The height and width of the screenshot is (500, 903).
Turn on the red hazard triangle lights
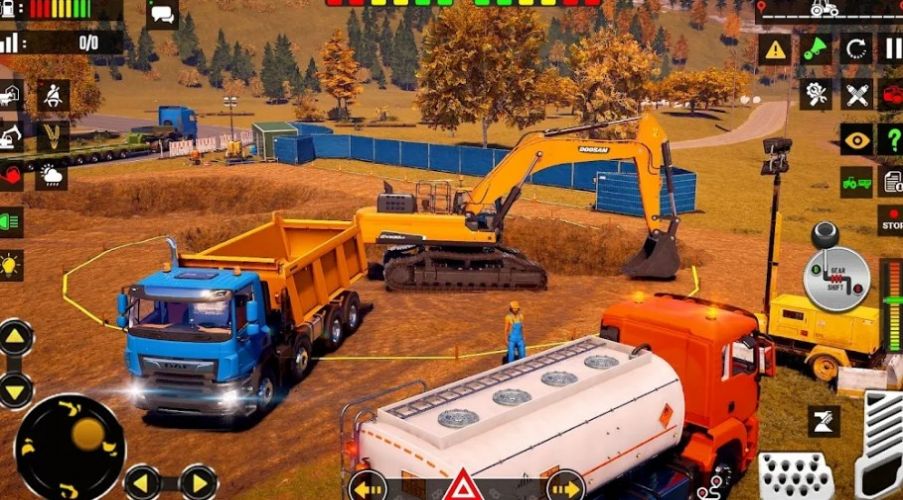point(463,485)
